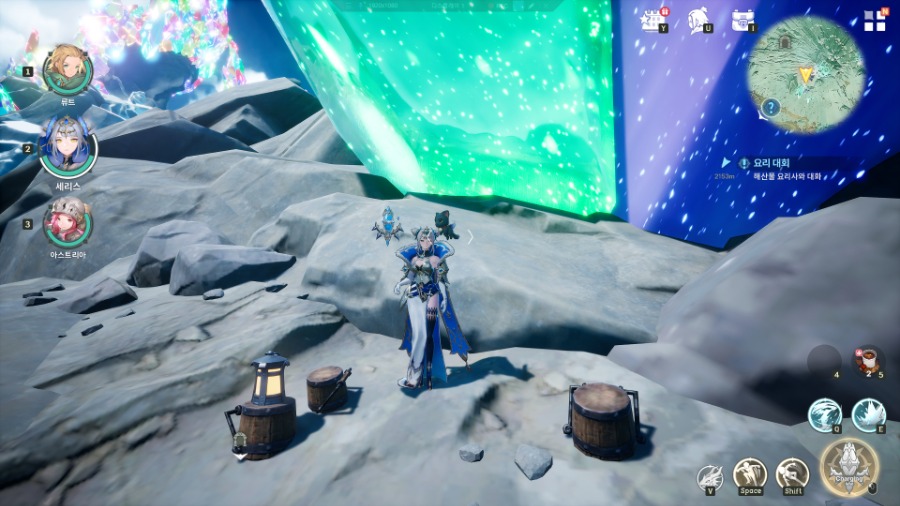This screenshot has height=506, width=900.
Task: Open the backpack inventory
Action: [x=742, y=20]
